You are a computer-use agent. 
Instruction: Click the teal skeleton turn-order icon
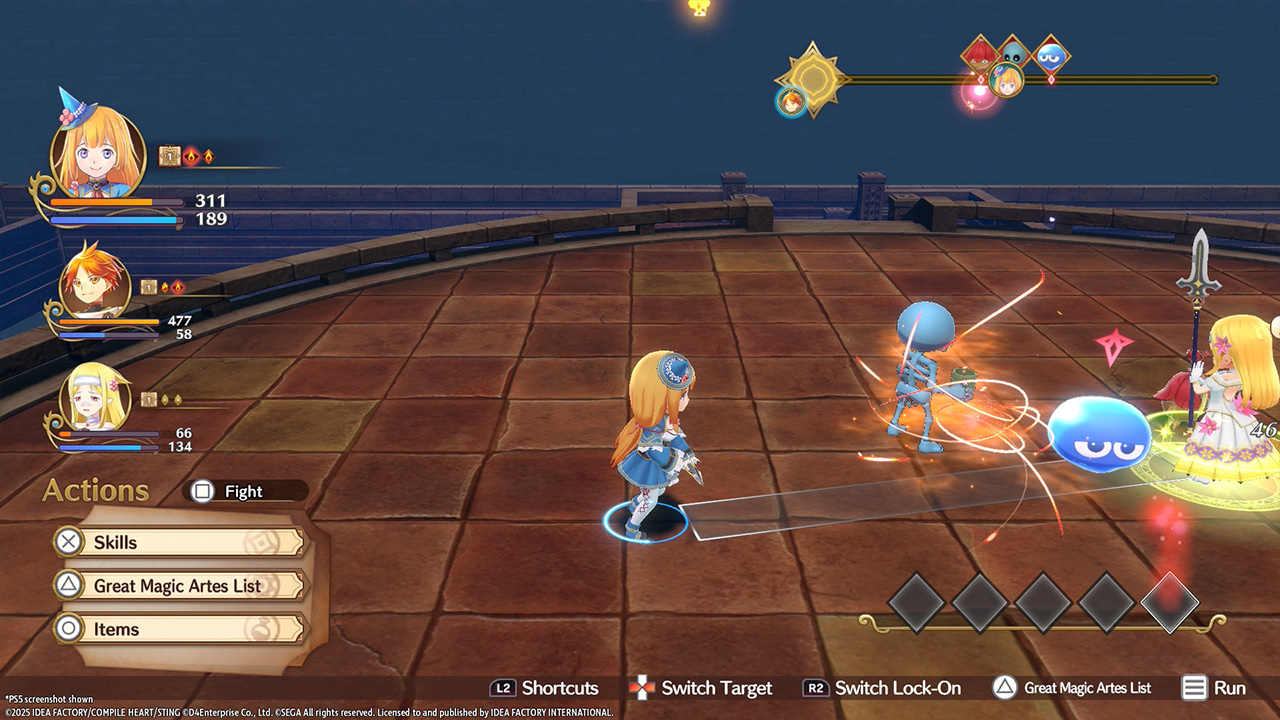(x=1015, y=53)
